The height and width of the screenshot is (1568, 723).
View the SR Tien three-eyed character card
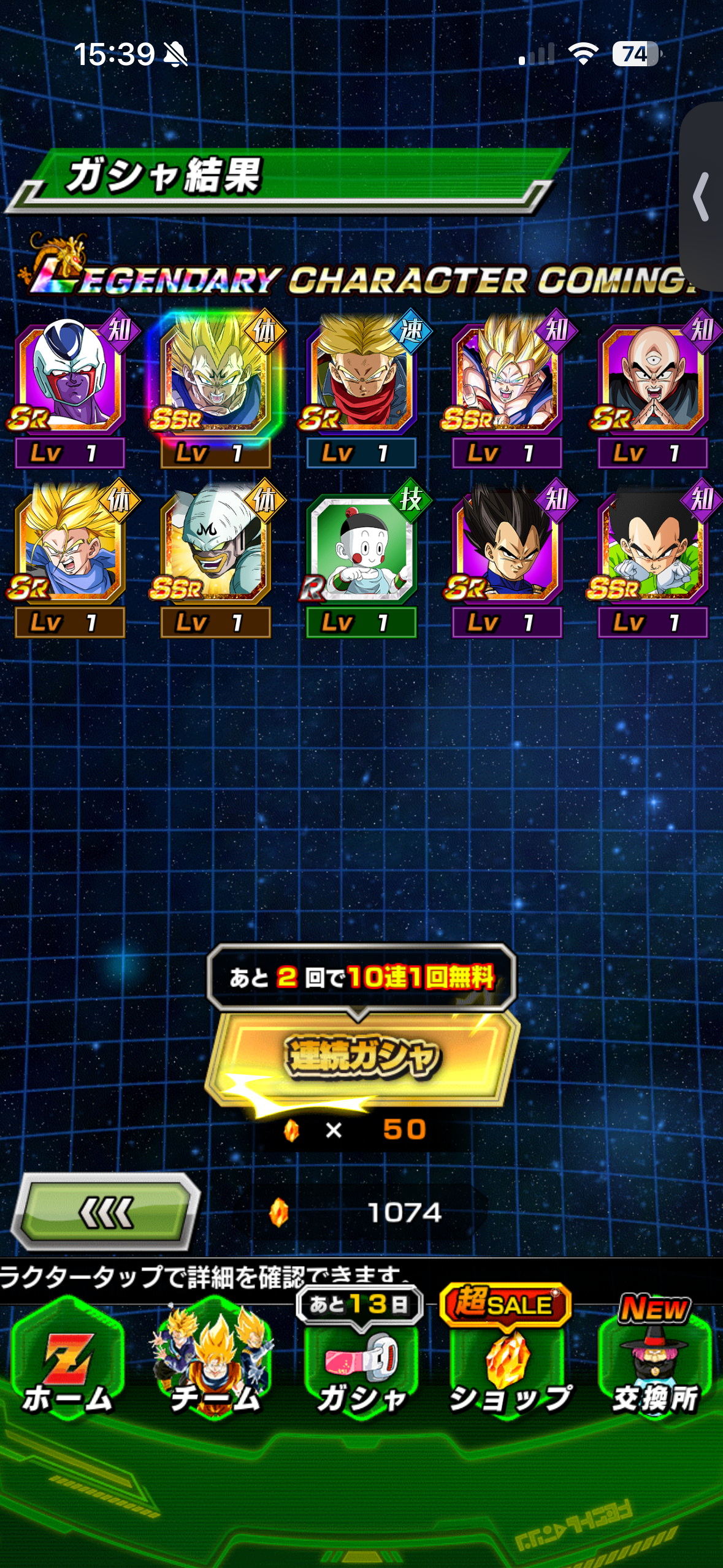tap(653, 378)
